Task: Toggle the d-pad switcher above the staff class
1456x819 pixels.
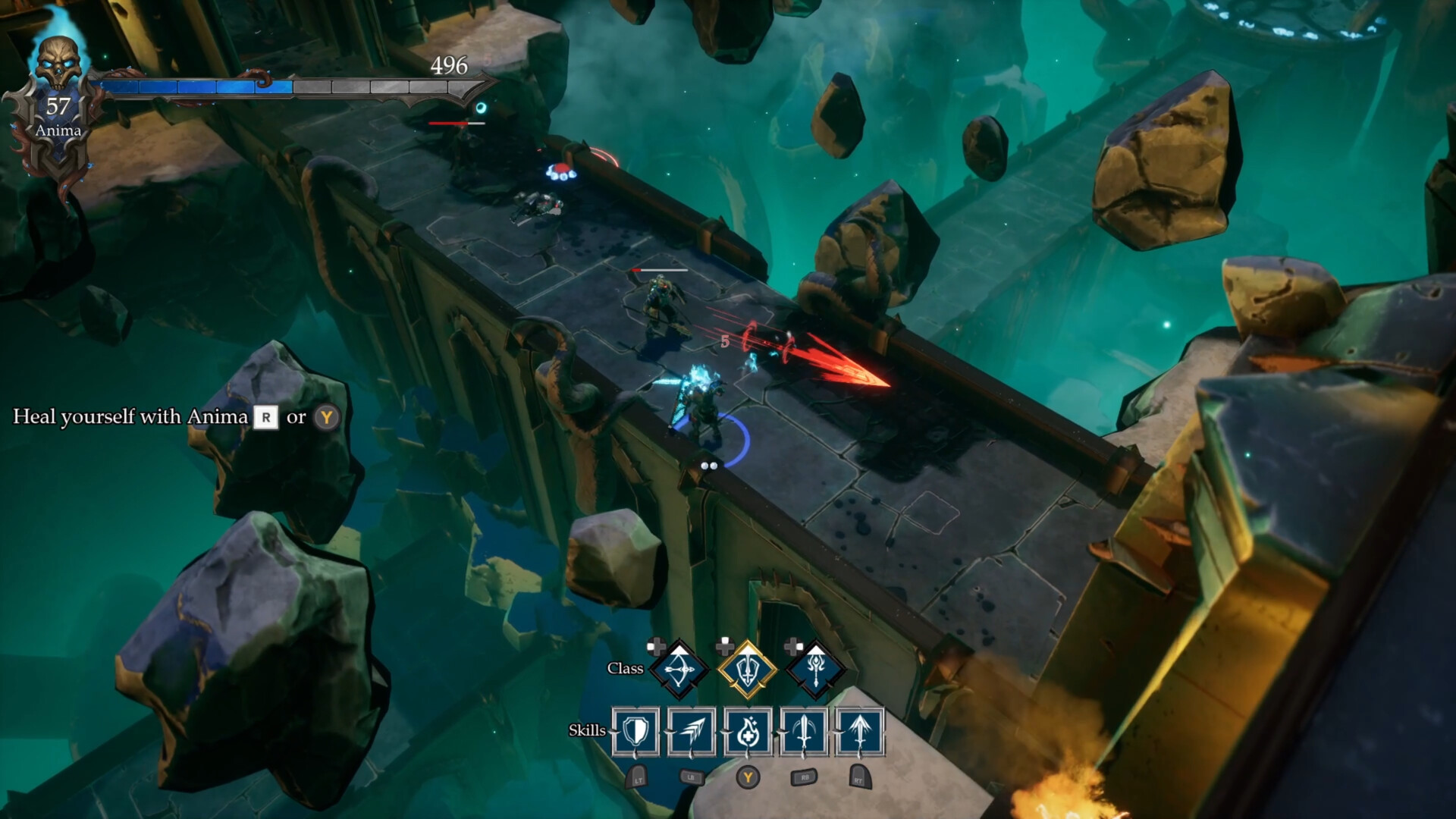Action: (x=794, y=646)
